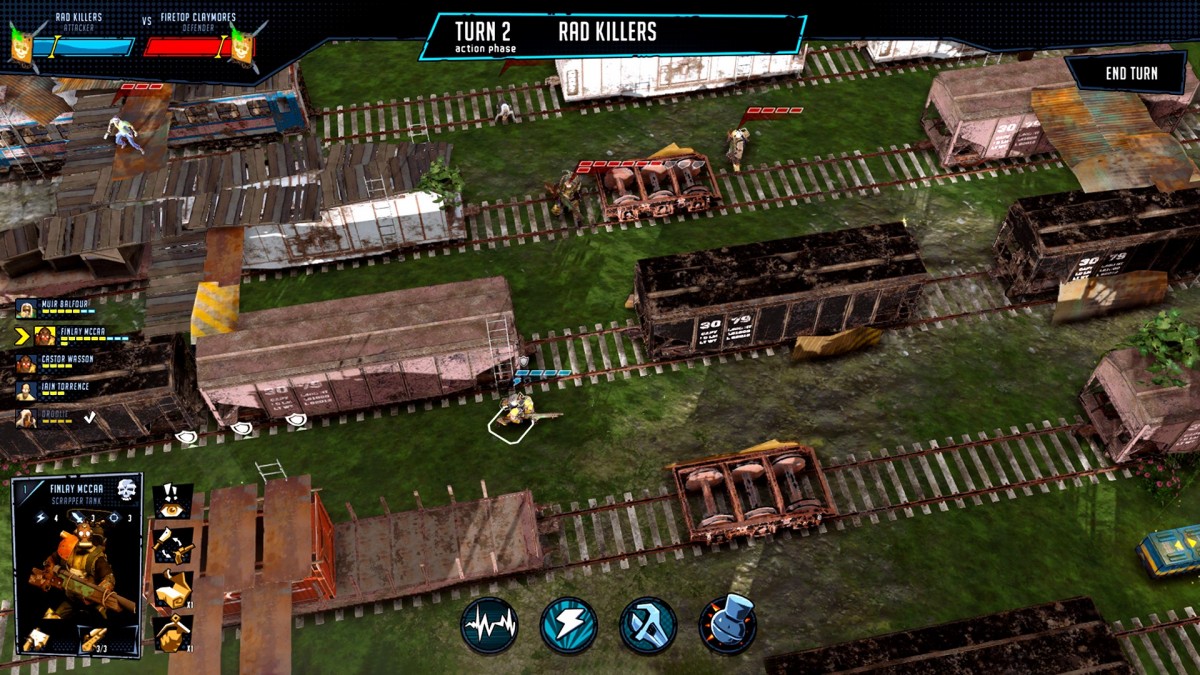Activate the heartbeat pulse ability
This screenshot has height=675, width=1200.
489,625
